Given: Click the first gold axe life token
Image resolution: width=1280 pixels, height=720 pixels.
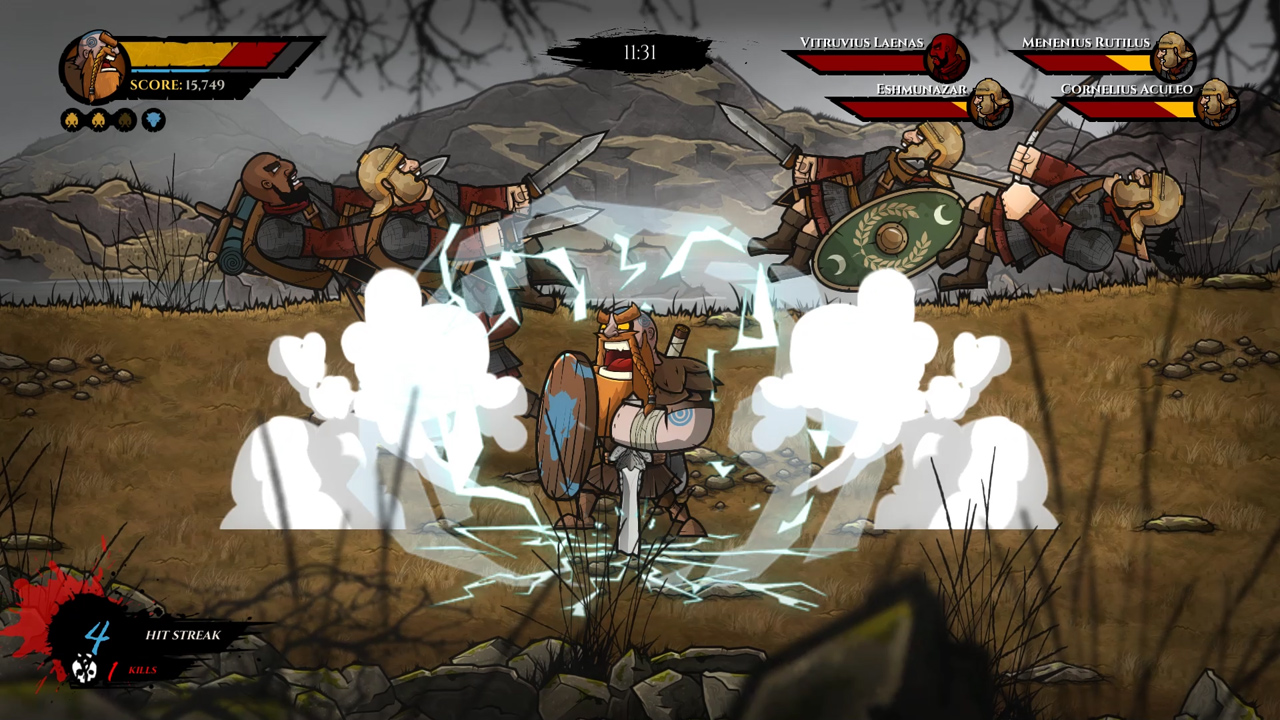Looking at the screenshot, I should click(x=72, y=119).
